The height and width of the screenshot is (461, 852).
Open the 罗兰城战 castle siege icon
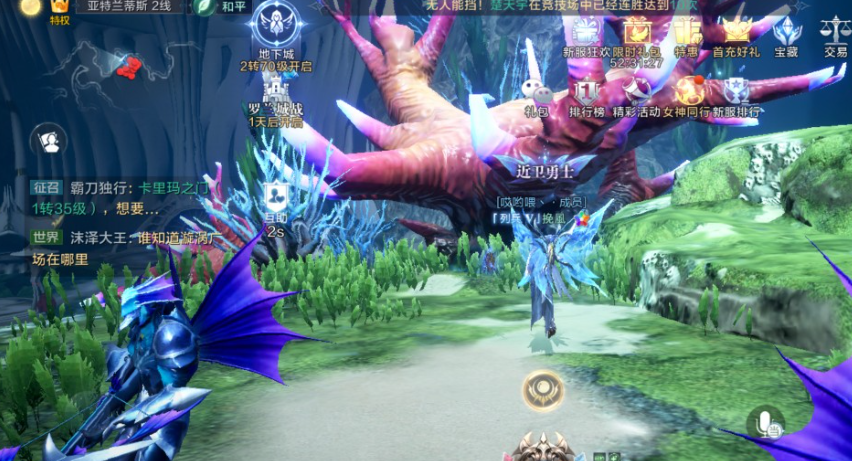click(x=275, y=96)
